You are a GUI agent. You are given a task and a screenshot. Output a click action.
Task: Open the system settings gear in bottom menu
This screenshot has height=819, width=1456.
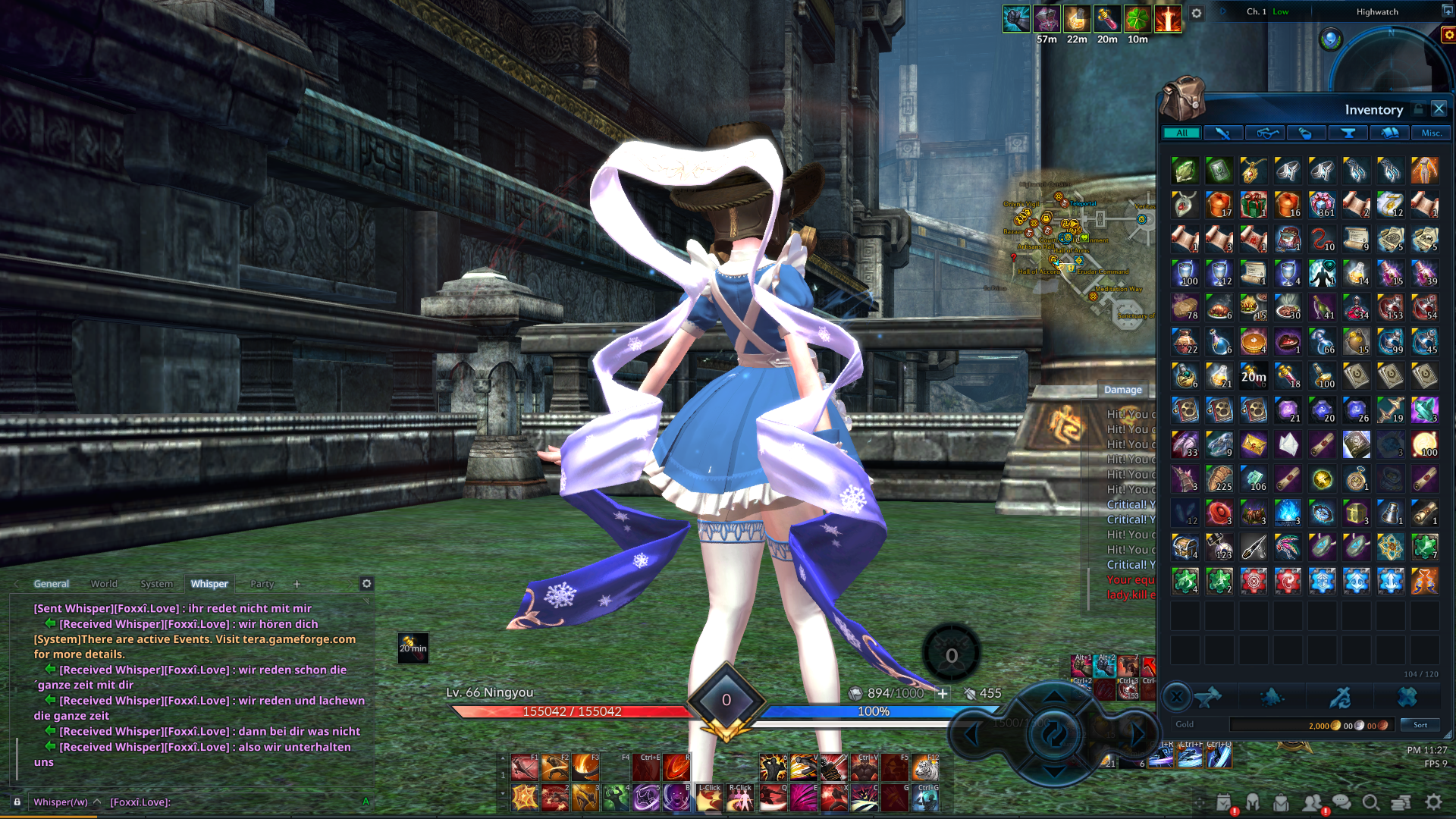click(1433, 802)
